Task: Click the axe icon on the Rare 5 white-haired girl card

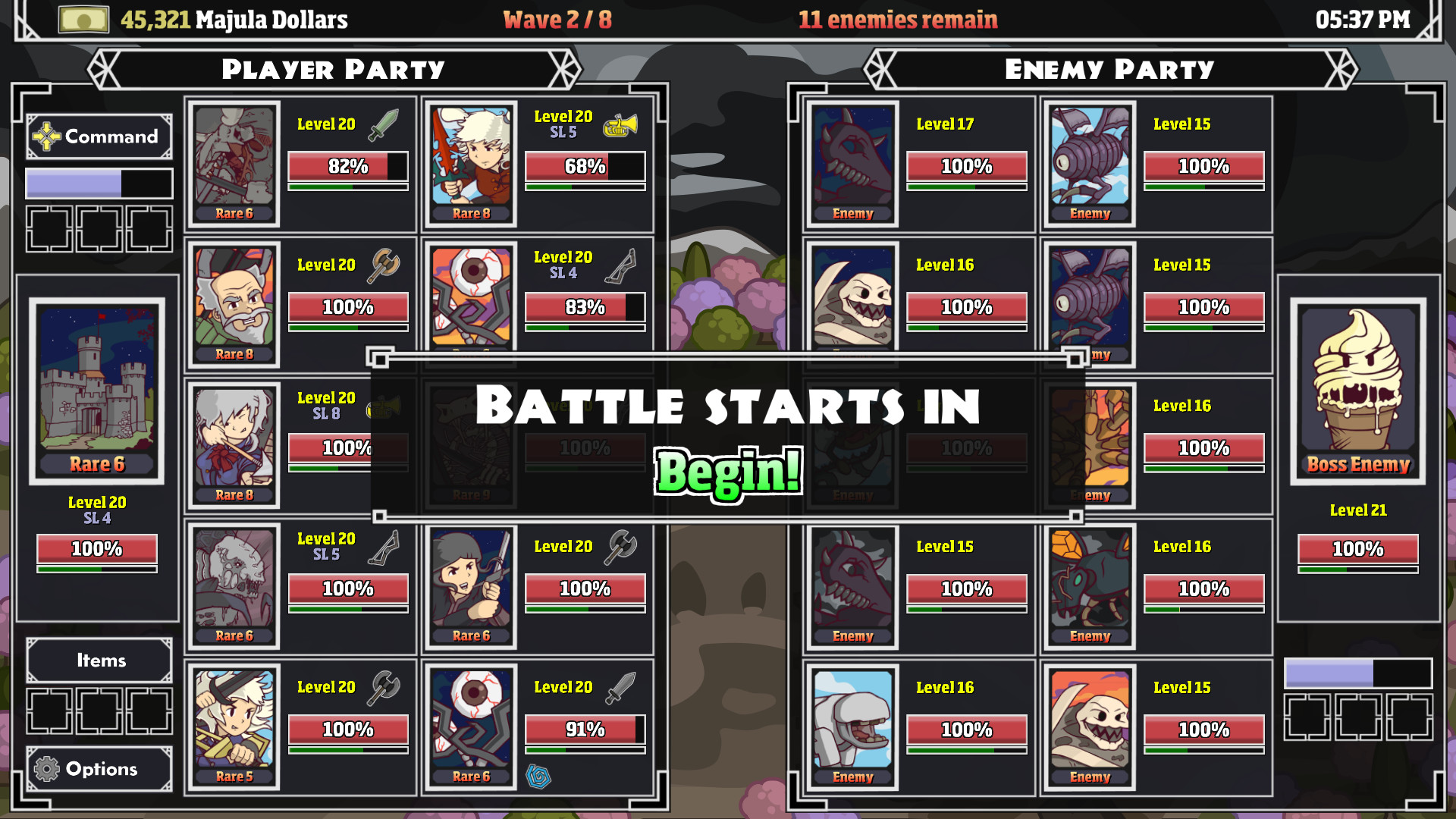Action: 384,686
